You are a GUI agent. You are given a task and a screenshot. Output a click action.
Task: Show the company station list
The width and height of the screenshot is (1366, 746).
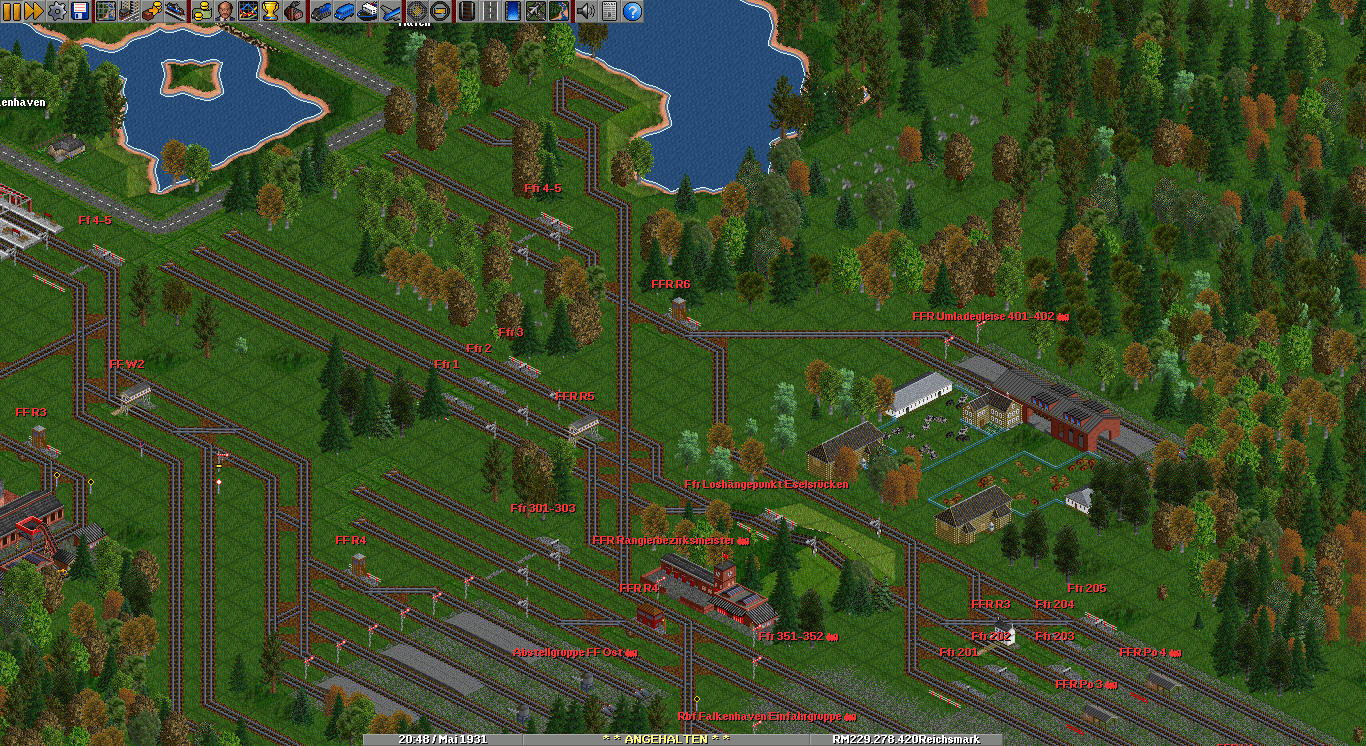pyautogui.click(x=175, y=11)
